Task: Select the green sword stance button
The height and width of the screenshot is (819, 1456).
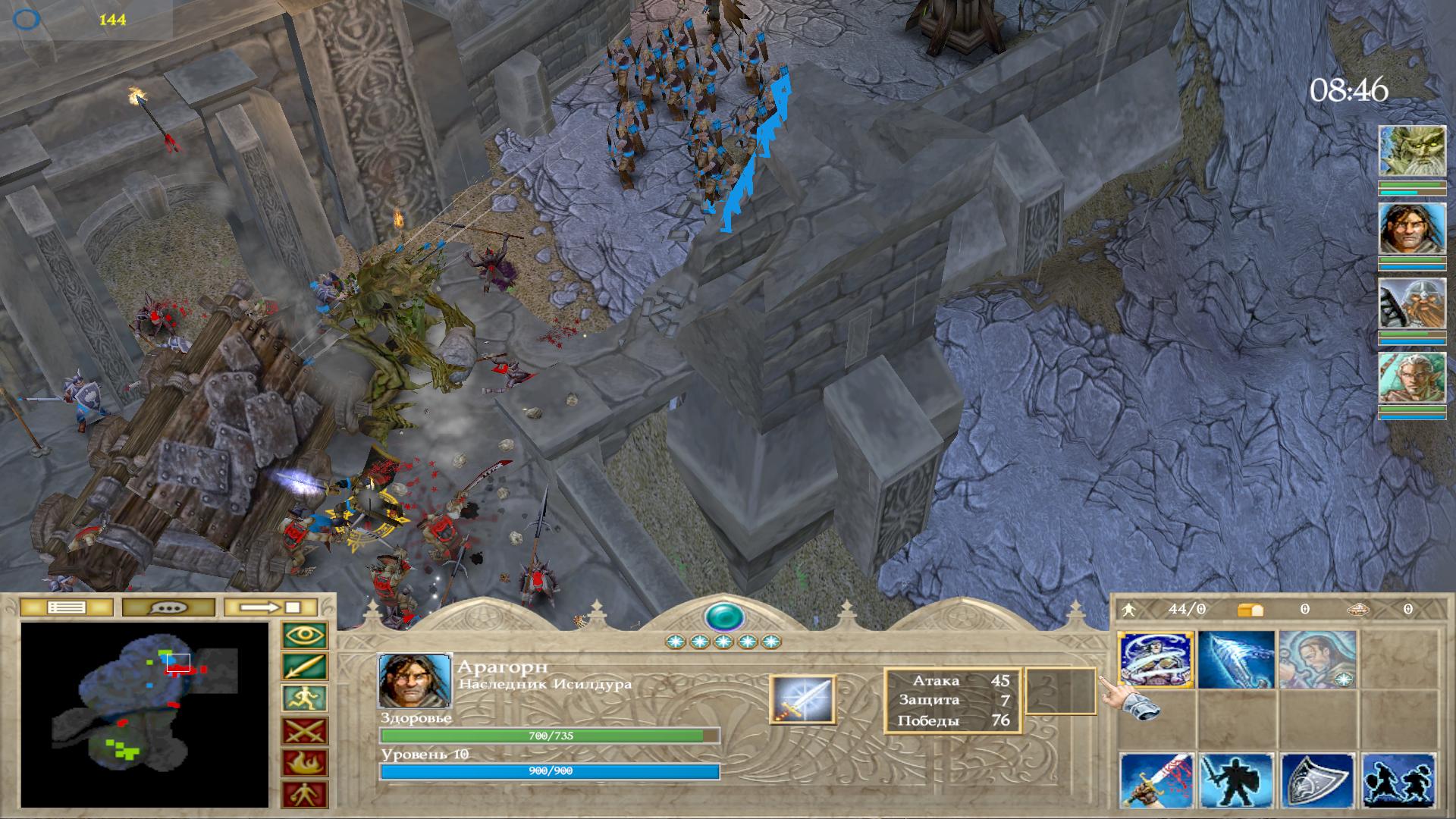Action: tap(305, 667)
